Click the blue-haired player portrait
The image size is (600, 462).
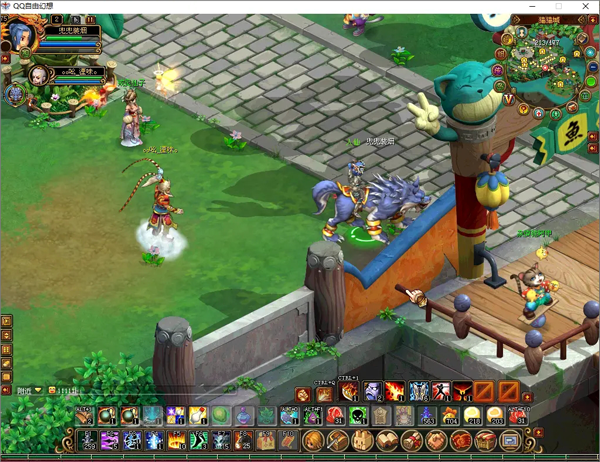pos(21,35)
